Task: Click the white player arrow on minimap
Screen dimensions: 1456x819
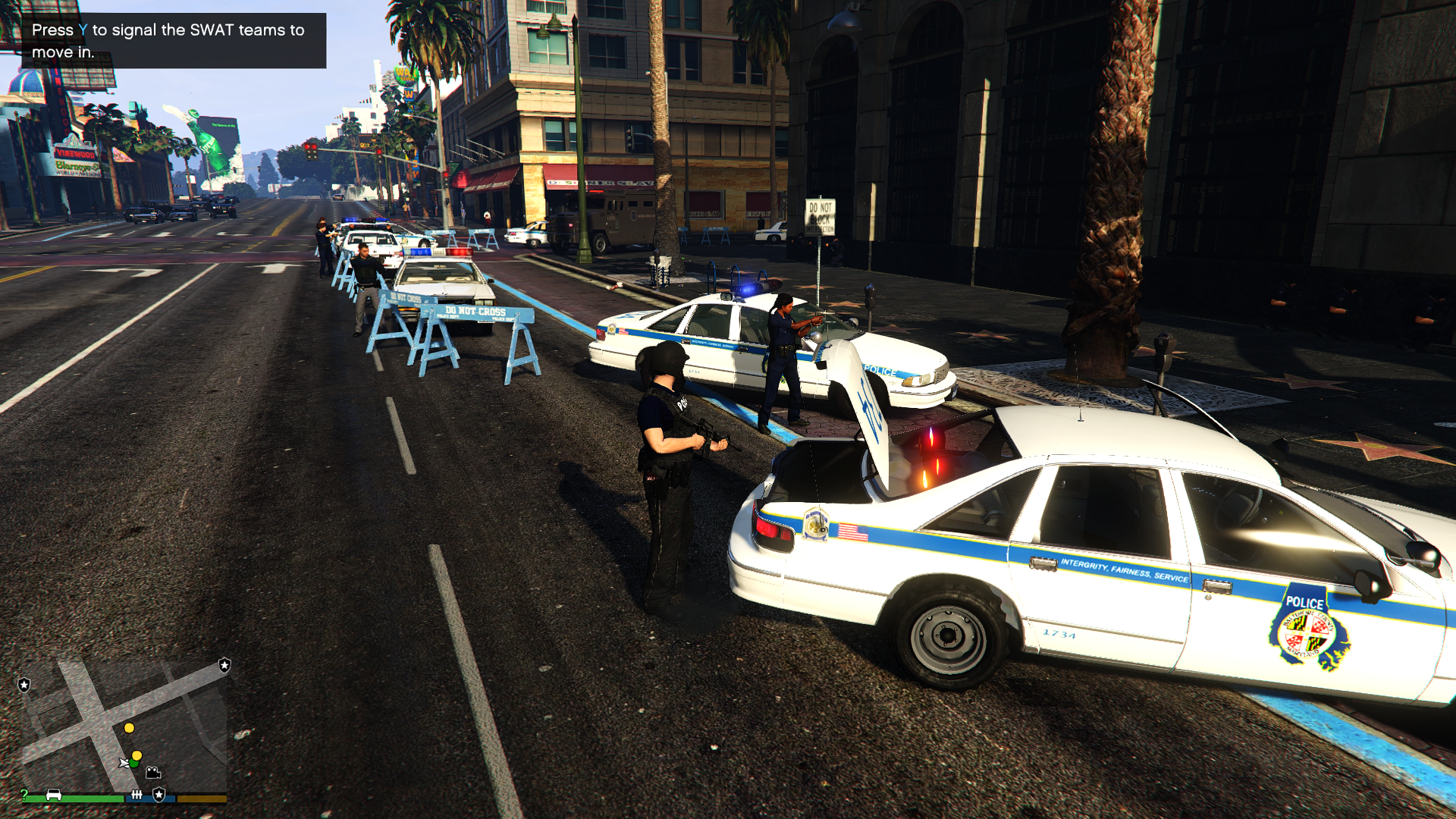Action: (124, 763)
